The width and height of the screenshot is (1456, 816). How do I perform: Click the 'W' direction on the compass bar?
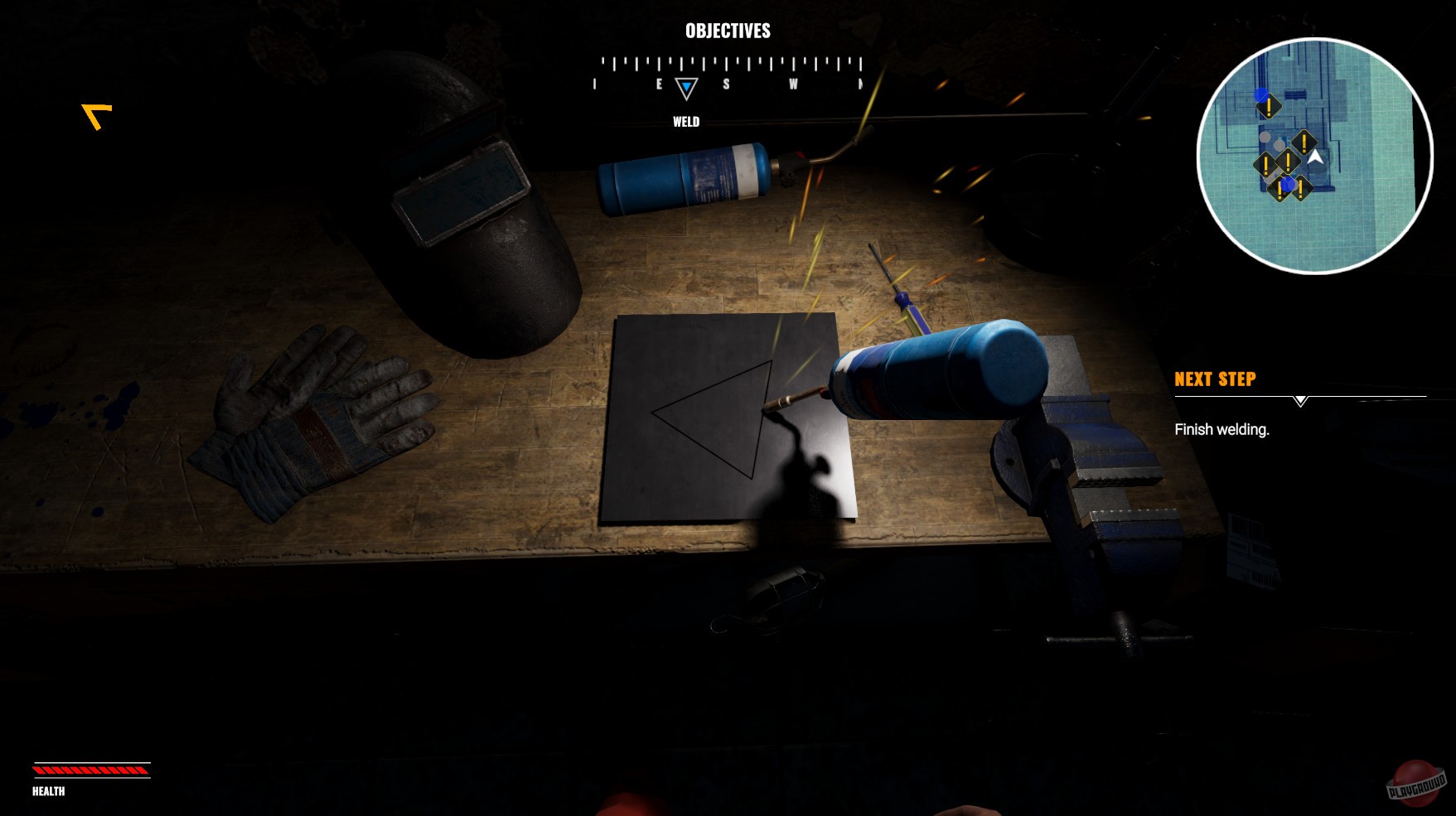[x=795, y=83]
